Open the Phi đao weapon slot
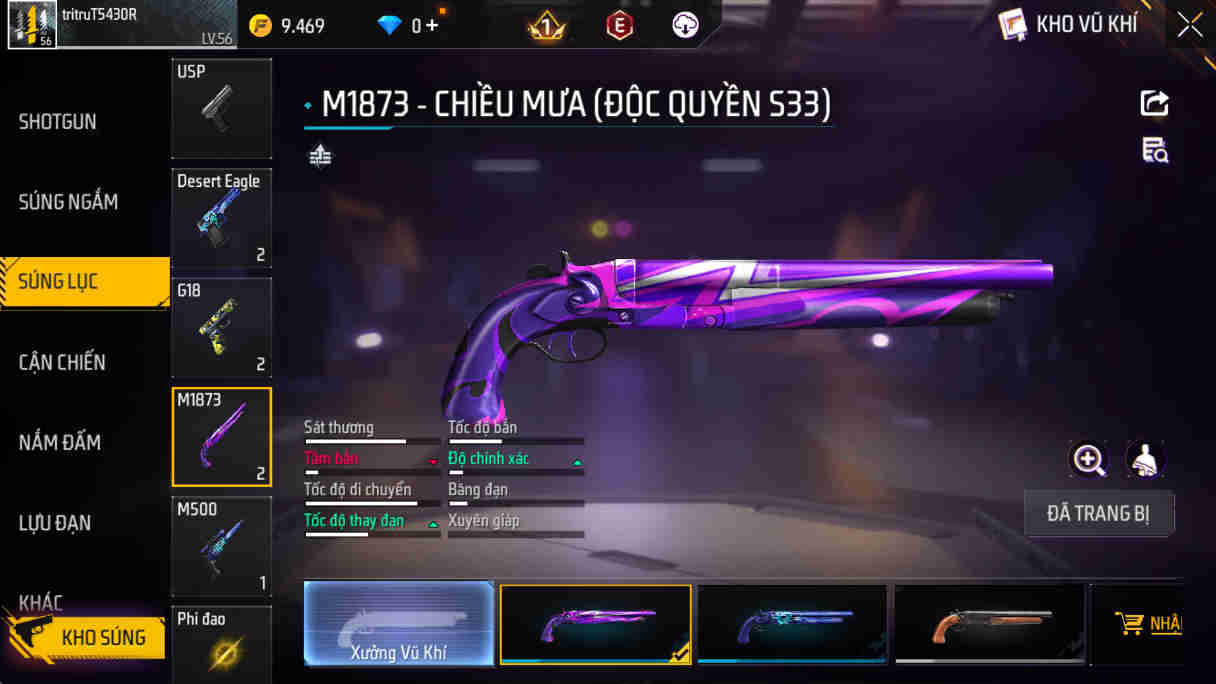 [x=221, y=645]
